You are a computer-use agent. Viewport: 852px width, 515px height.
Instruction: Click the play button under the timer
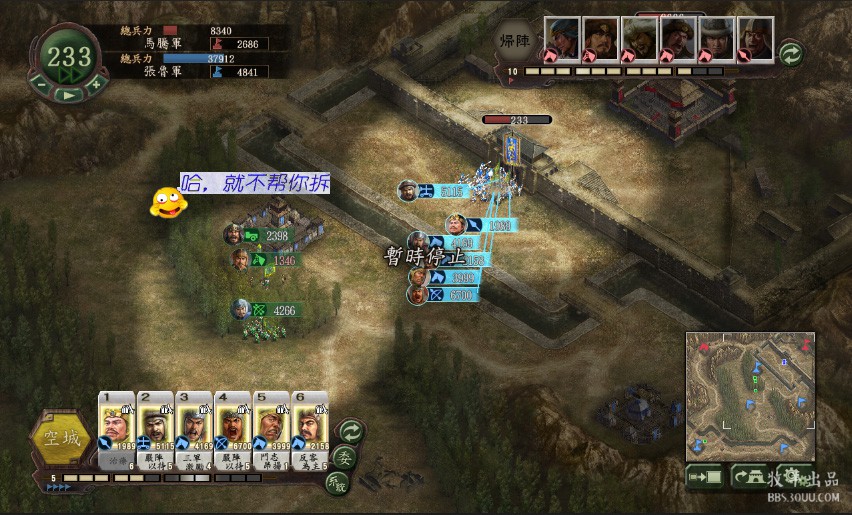pyautogui.click(x=66, y=94)
